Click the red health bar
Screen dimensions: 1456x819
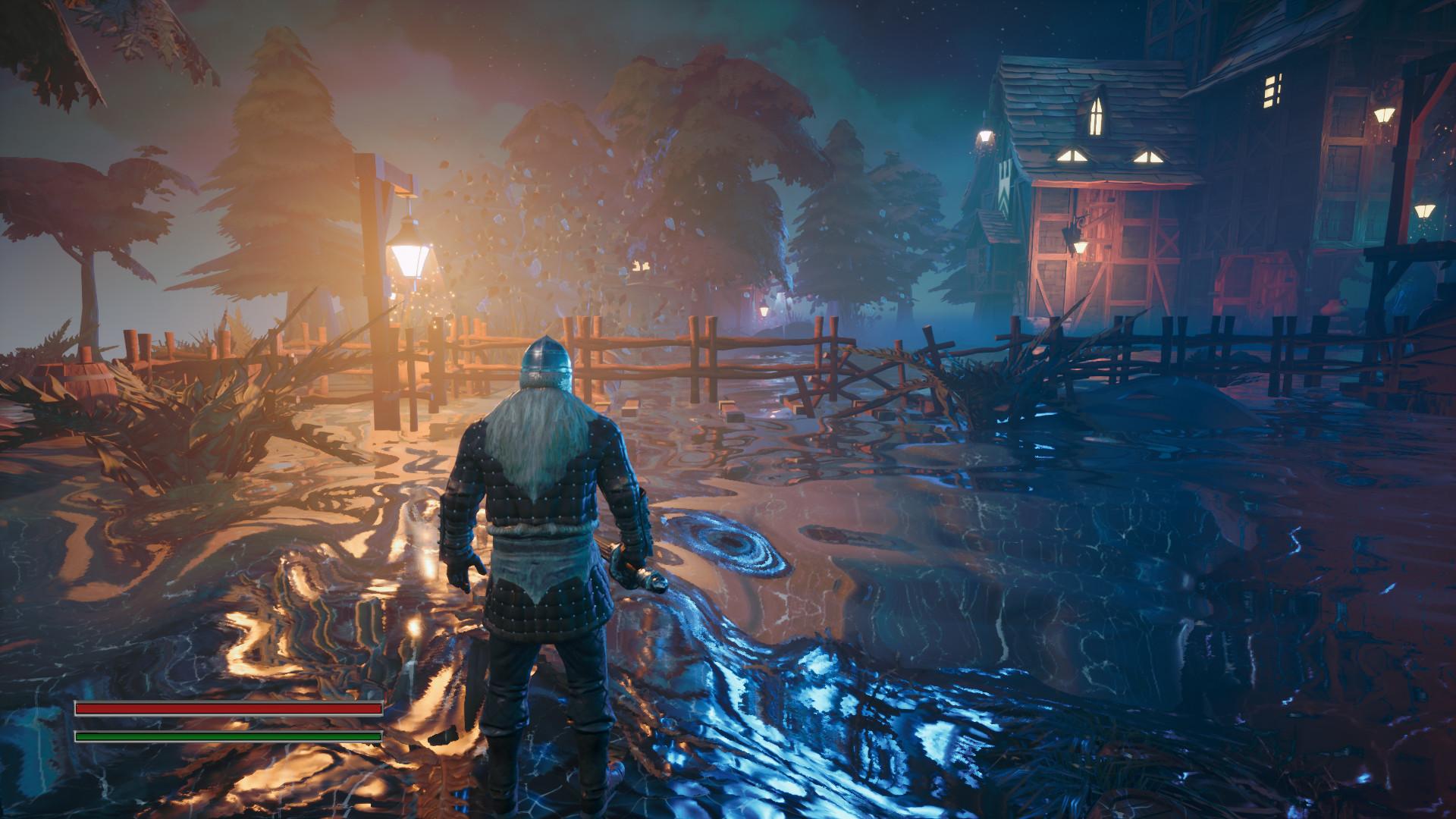click(x=227, y=709)
